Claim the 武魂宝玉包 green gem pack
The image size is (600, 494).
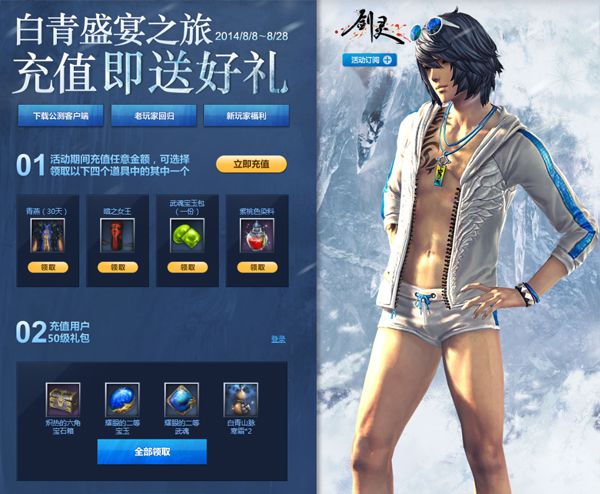point(186,268)
